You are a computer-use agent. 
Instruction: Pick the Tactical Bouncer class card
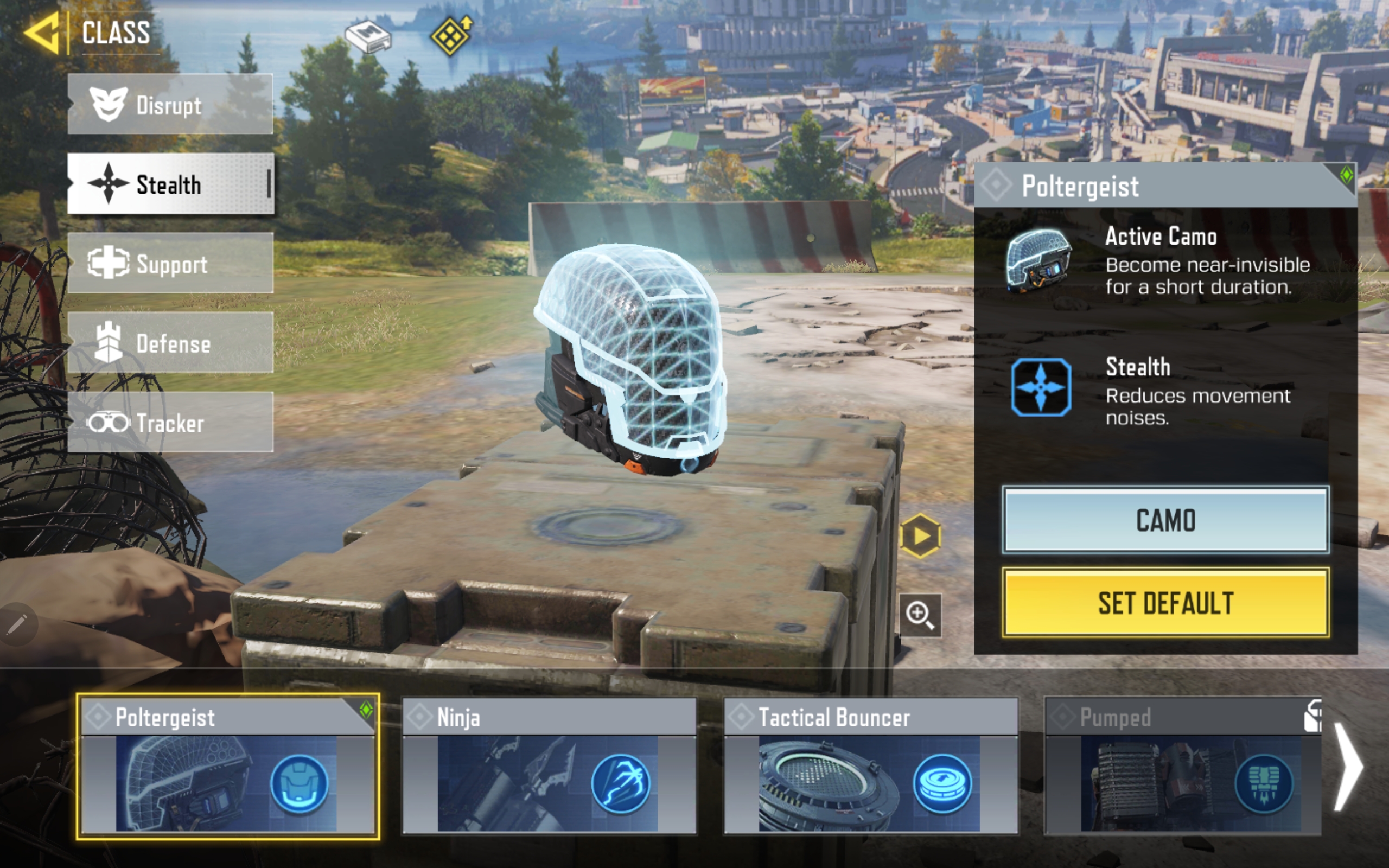(x=870, y=766)
